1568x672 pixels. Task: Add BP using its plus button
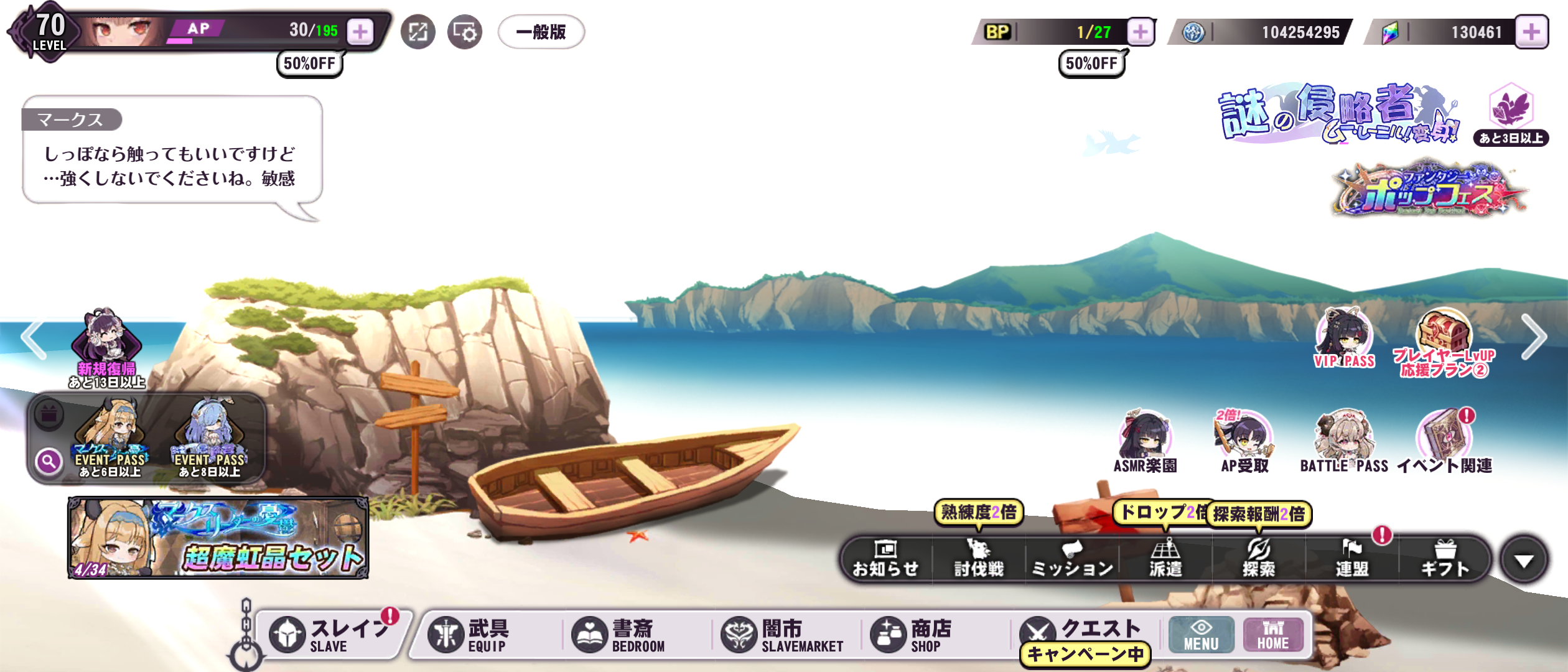point(1140,32)
